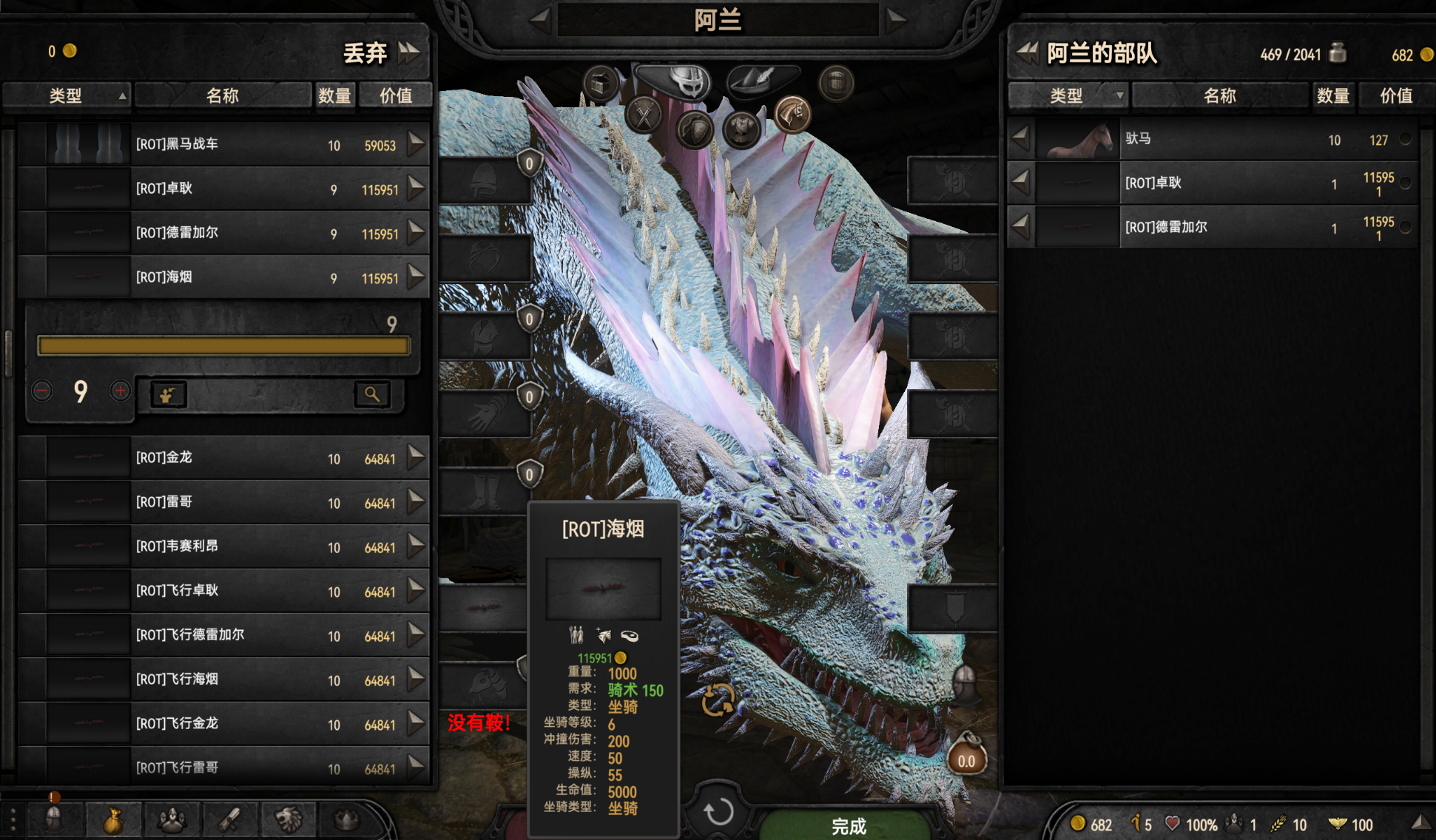The width and height of the screenshot is (1436, 840).
Task: Click the circular reset arrow button
Action: click(718, 811)
